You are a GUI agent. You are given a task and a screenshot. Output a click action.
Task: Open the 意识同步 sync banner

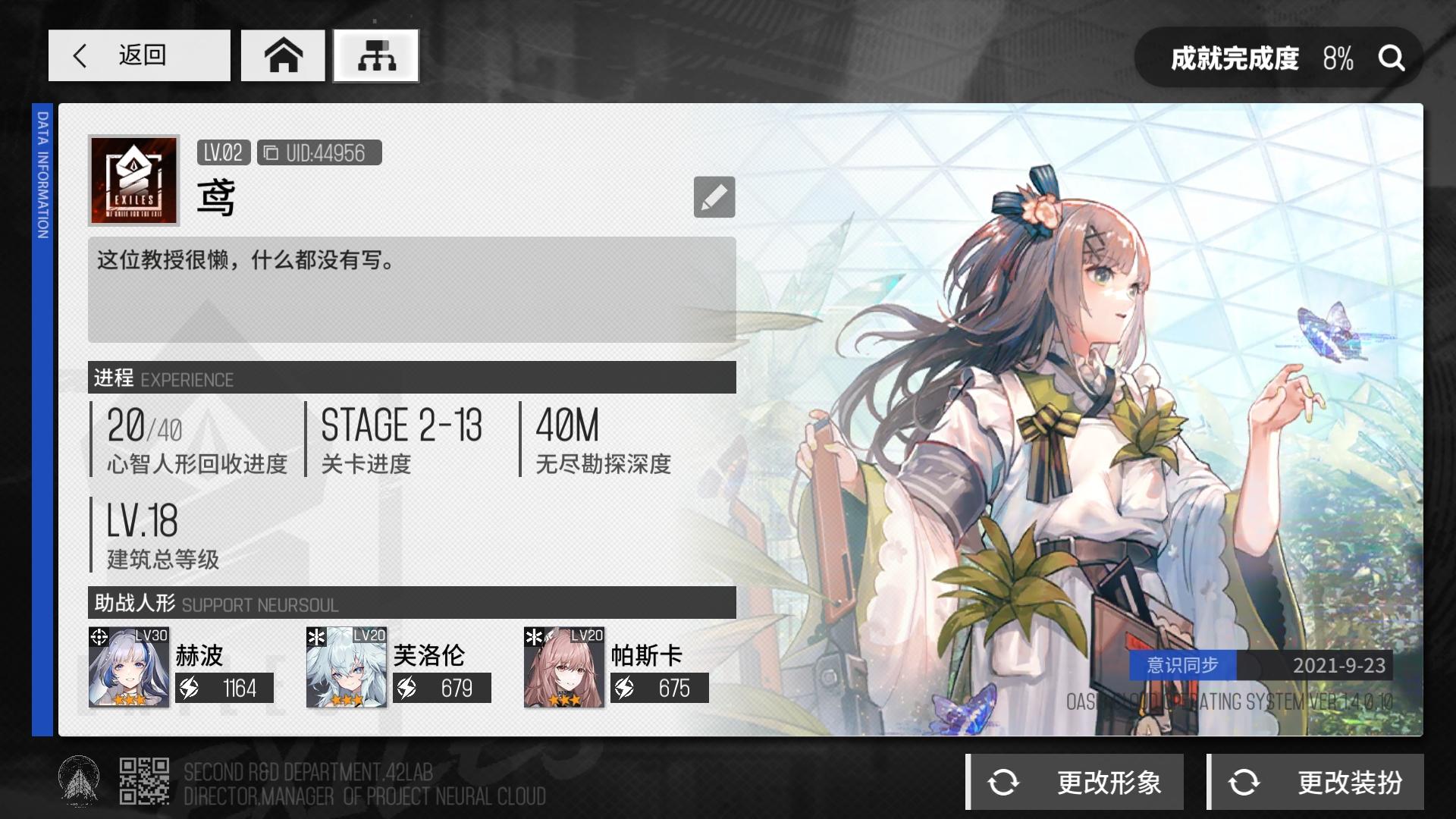[x=1183, y=665]
